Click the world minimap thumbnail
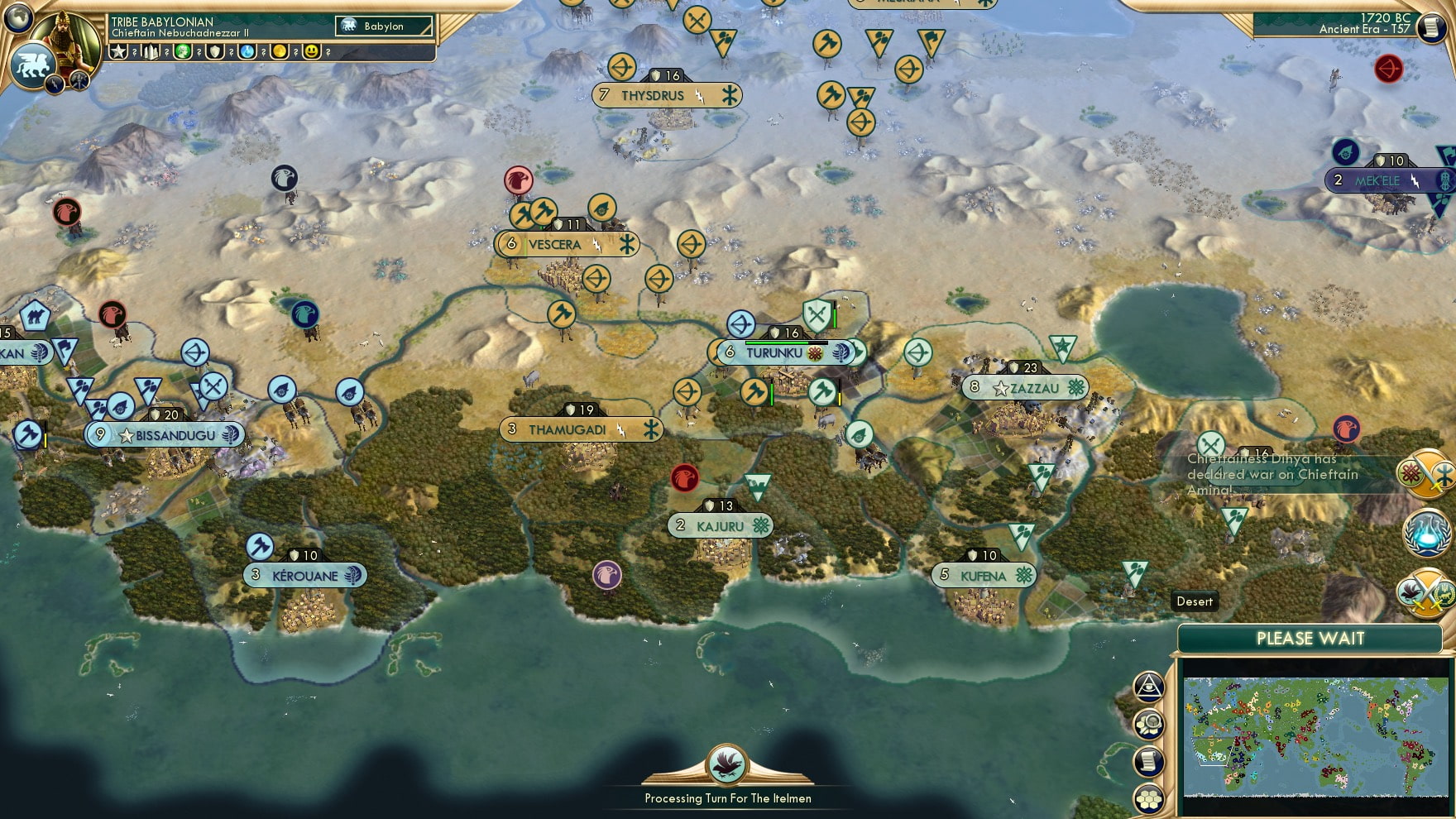Image resolution: width=1456 pixels, height=819 pixels. (x=1317, y=732)
